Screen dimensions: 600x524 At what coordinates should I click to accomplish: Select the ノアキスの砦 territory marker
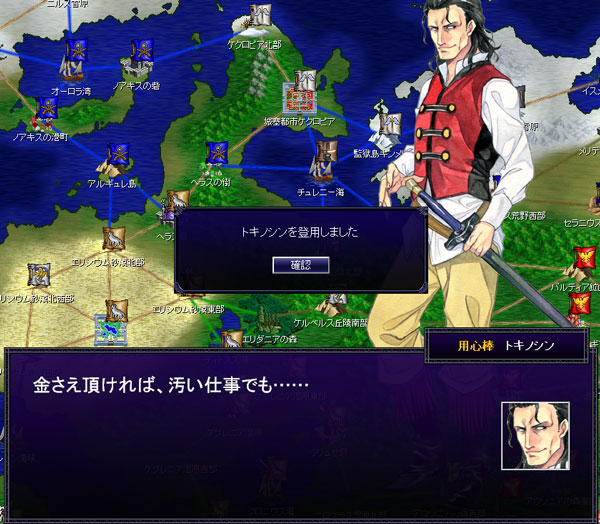click(x=141, y=61)
